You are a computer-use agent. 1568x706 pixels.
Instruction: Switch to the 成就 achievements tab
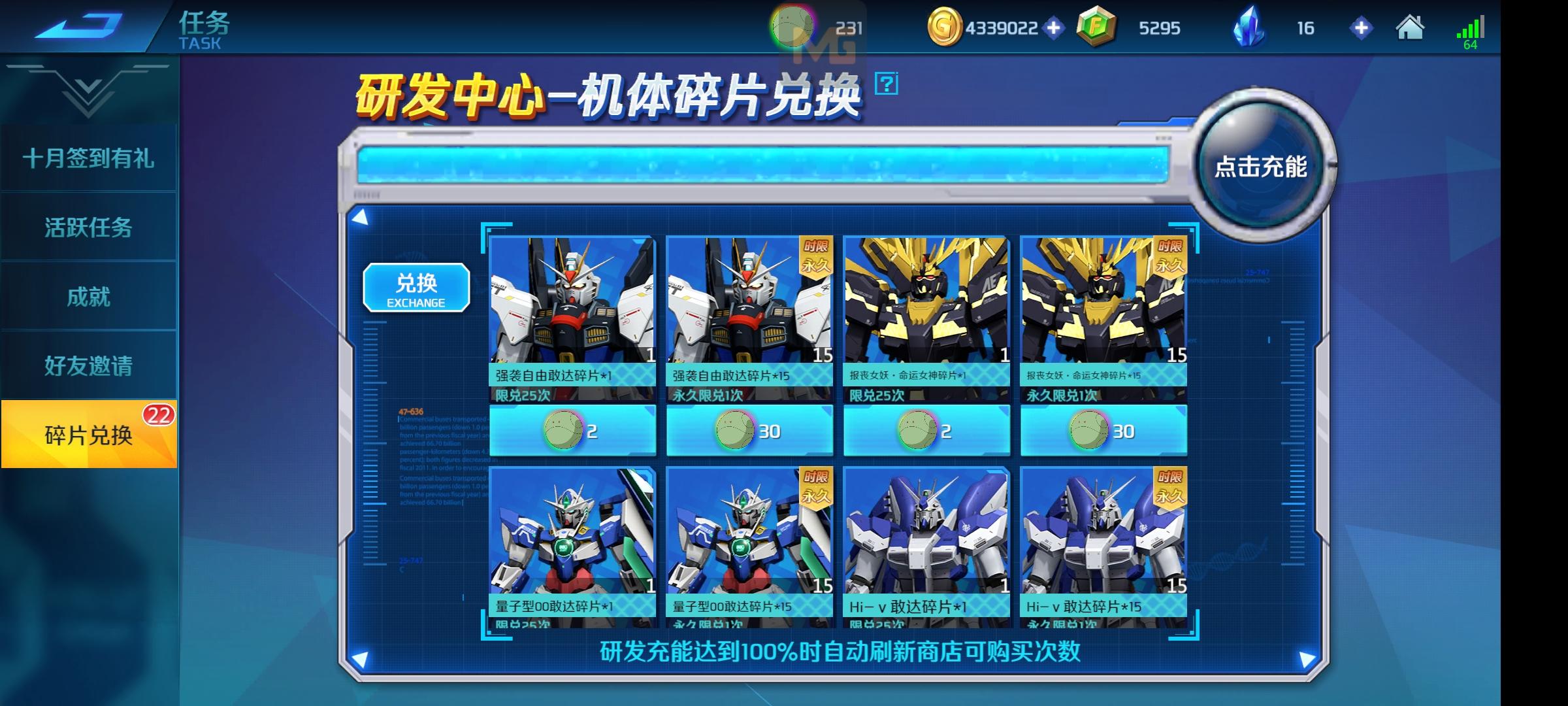click(90, 295)
